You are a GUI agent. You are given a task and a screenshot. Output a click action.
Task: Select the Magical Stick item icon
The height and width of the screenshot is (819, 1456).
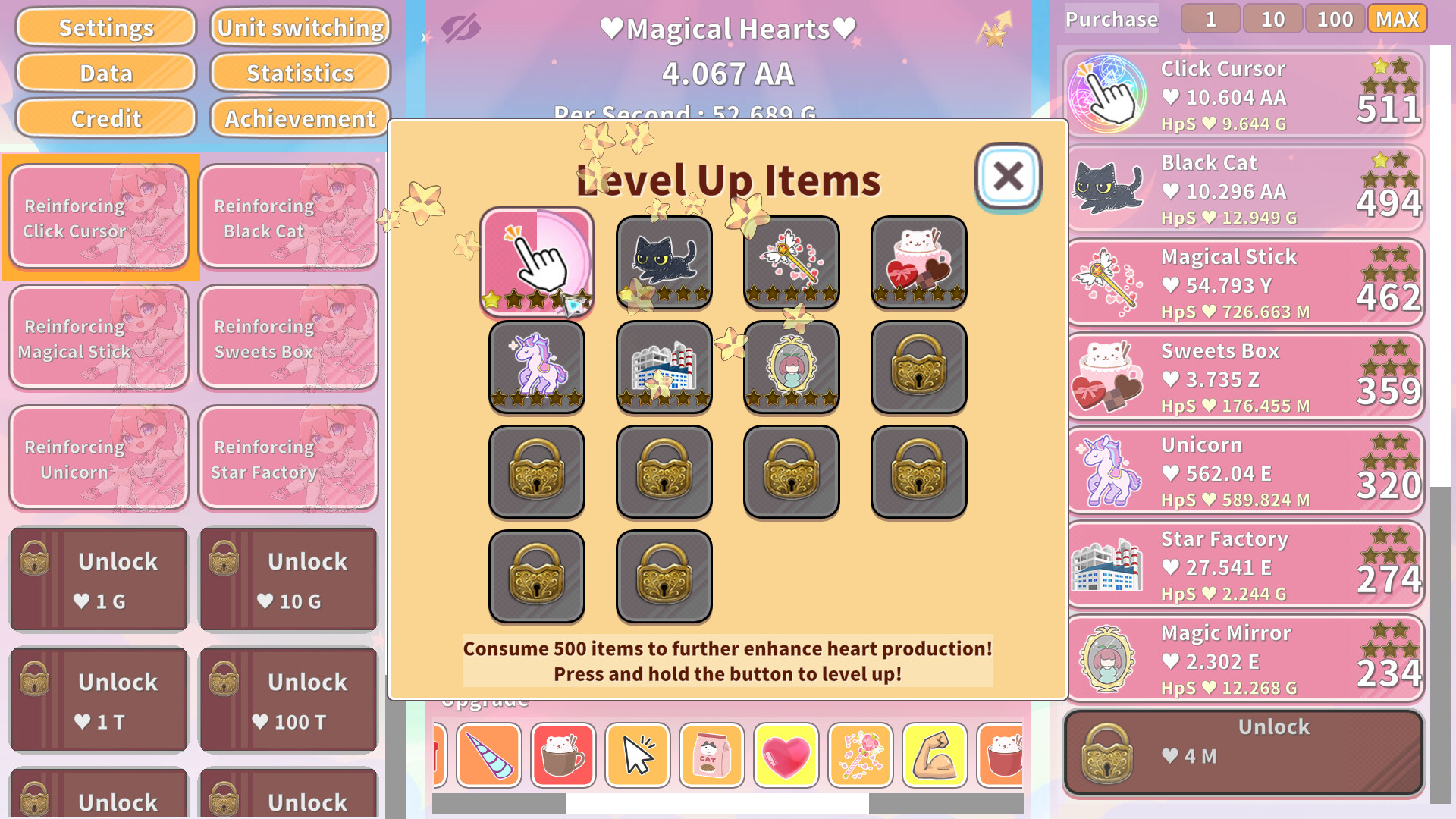[791, 262]
